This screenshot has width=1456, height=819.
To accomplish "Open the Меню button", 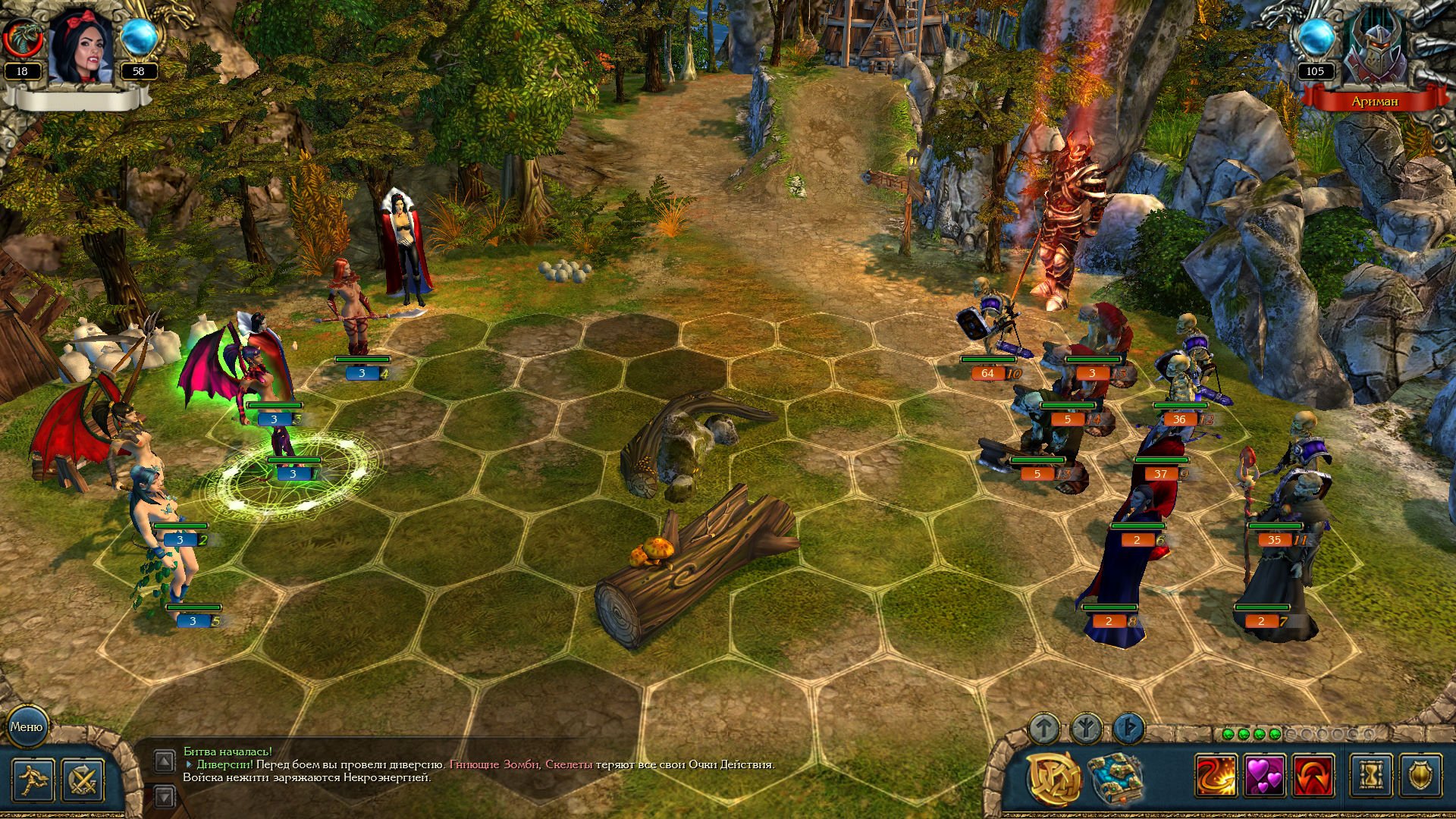I will coord(27,726).
